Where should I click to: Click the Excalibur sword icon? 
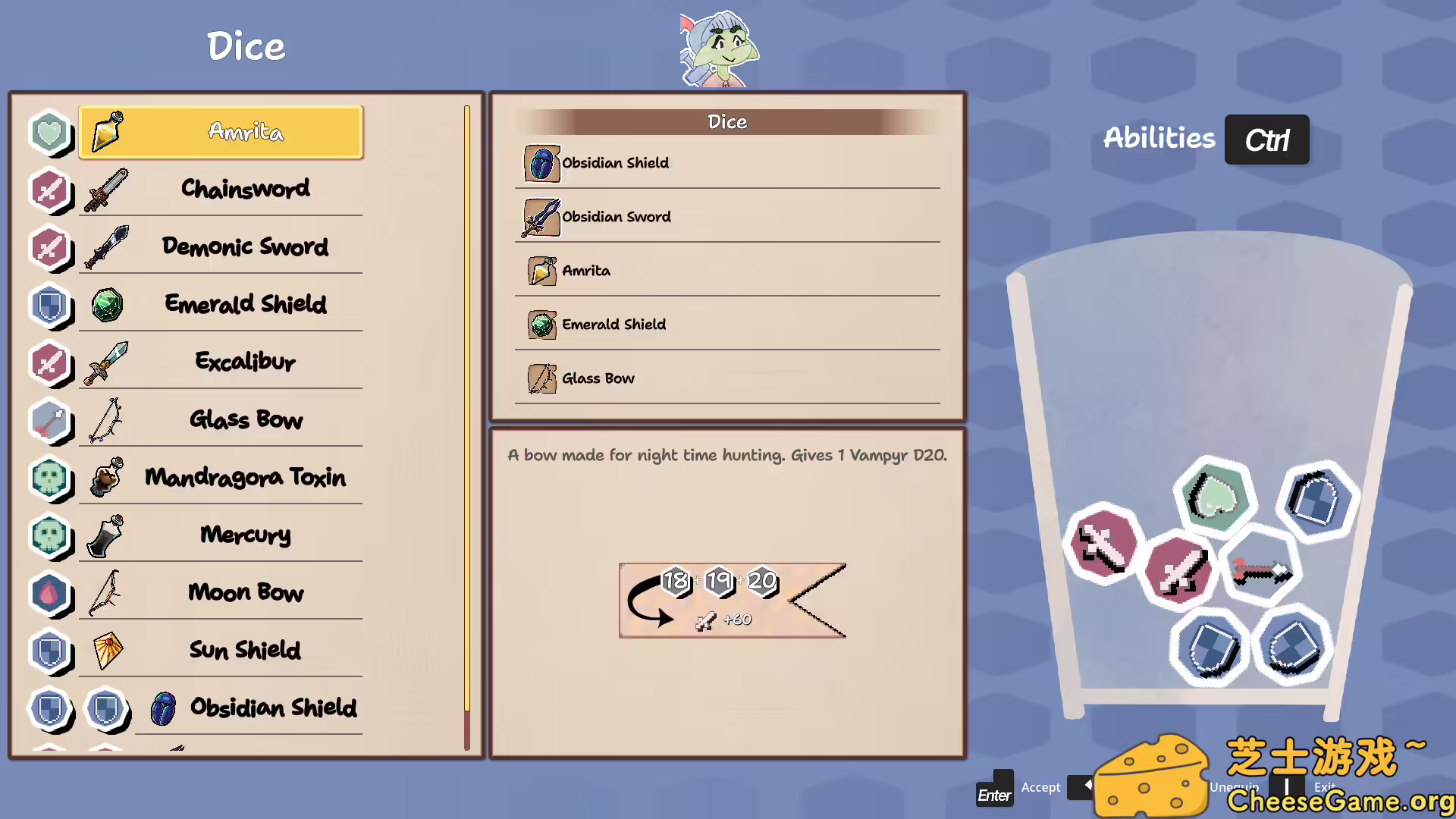[x=106, y=362]
